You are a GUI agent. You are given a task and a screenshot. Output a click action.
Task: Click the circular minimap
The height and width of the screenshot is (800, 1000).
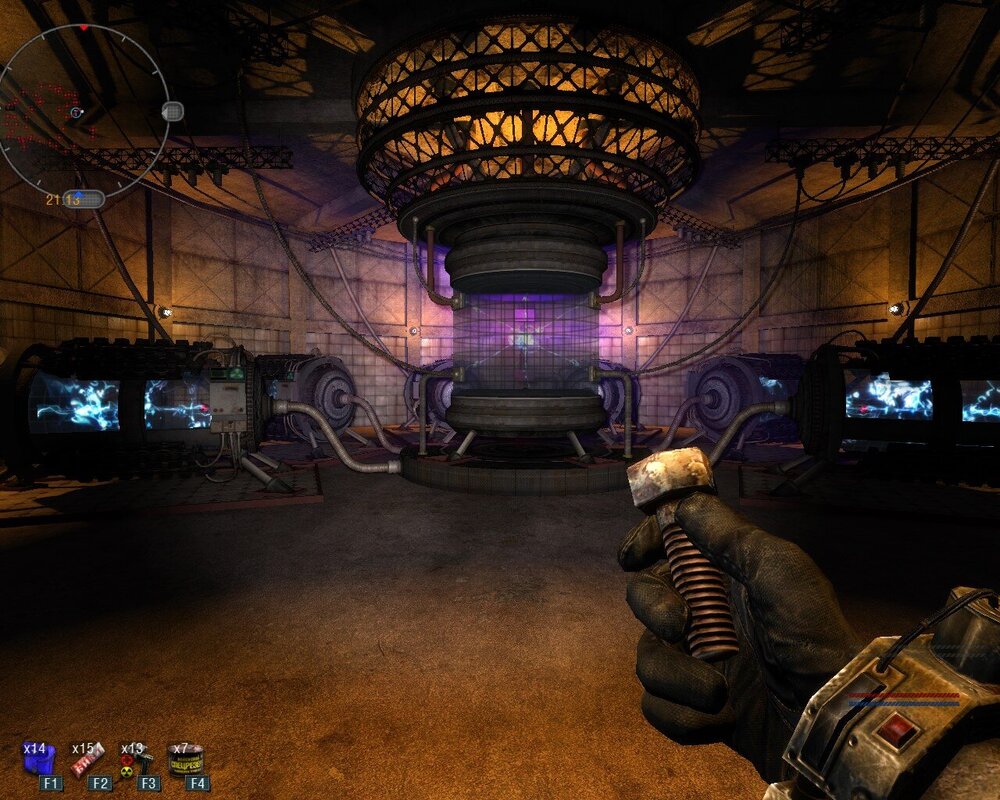83,108
